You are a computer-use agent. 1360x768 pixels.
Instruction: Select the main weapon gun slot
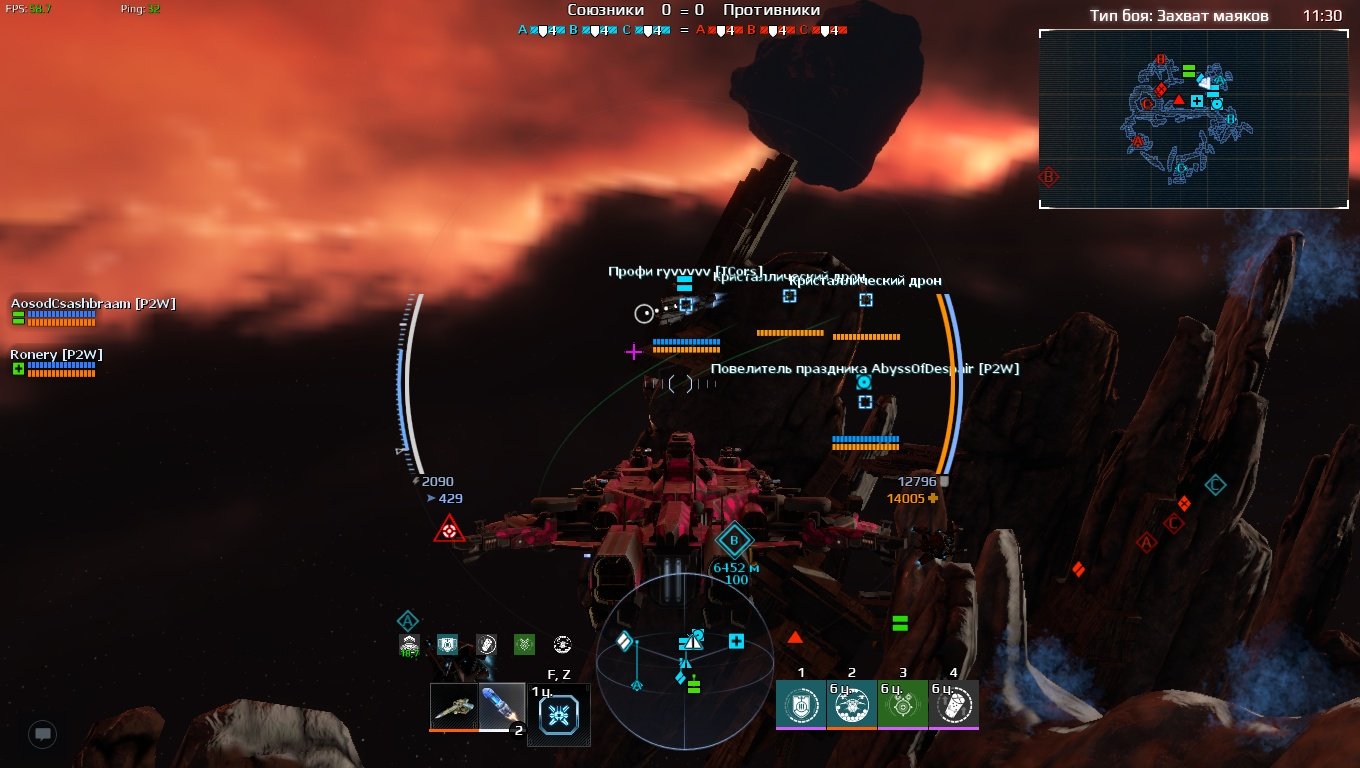(x=454, y=707)
